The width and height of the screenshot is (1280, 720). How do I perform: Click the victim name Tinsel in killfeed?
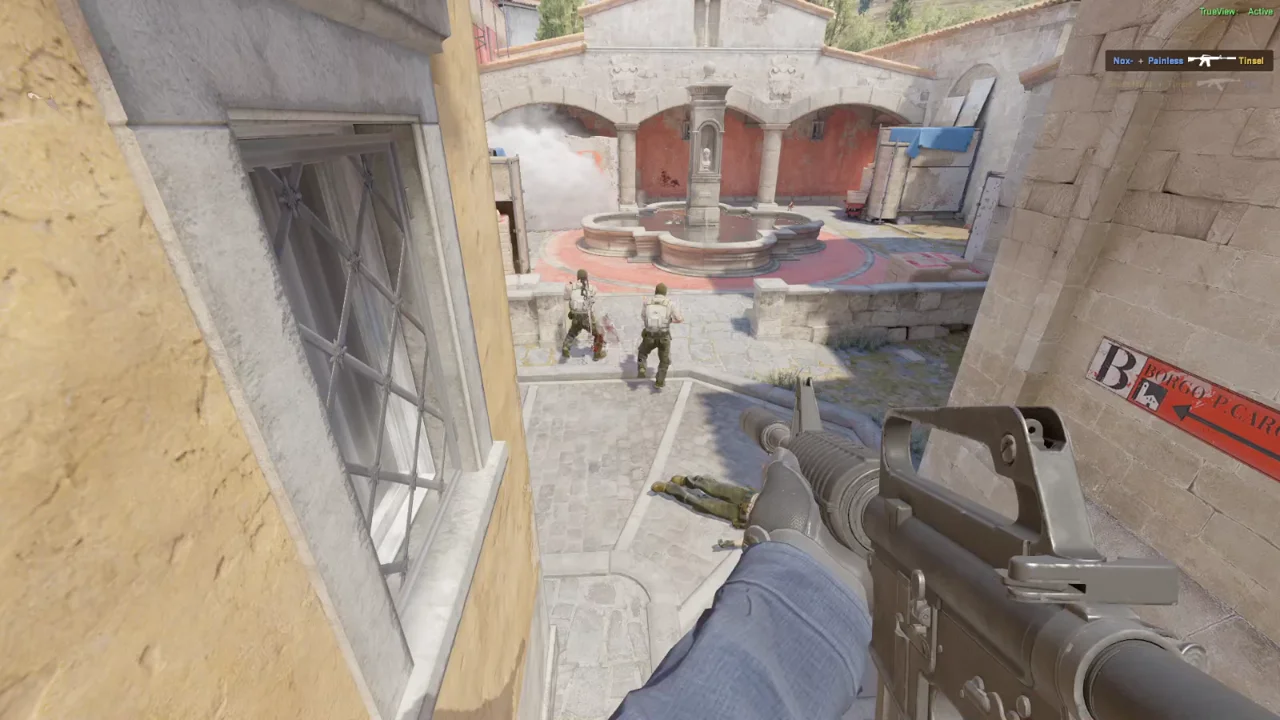pyautogui.click(x=1251, y=60)
